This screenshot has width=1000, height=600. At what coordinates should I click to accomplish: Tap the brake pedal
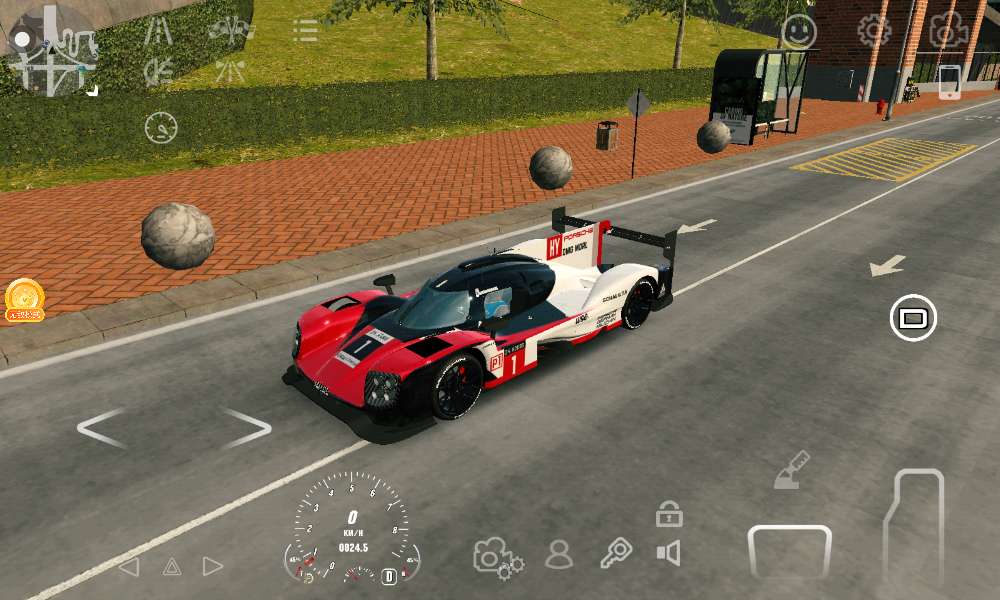click(790, 551)
